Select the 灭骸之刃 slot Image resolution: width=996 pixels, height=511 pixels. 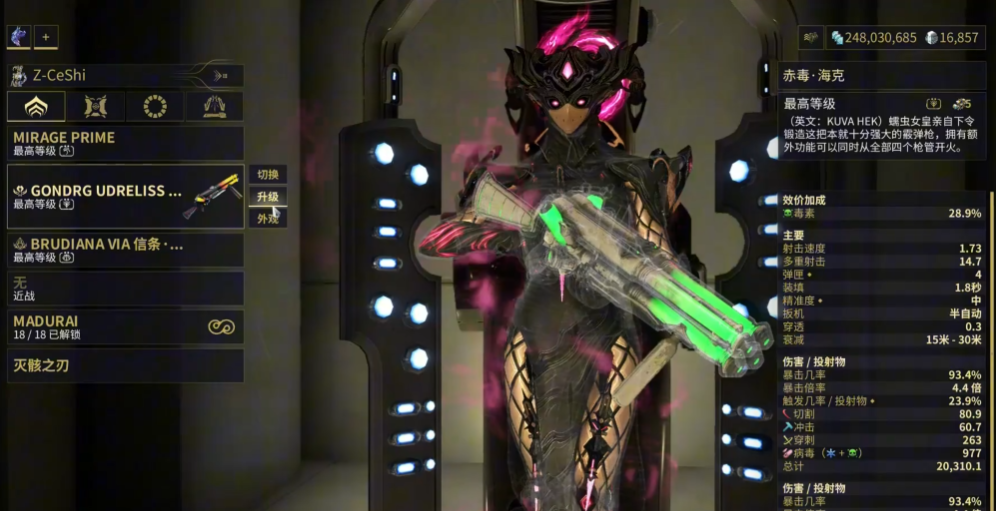pos(125,366)
